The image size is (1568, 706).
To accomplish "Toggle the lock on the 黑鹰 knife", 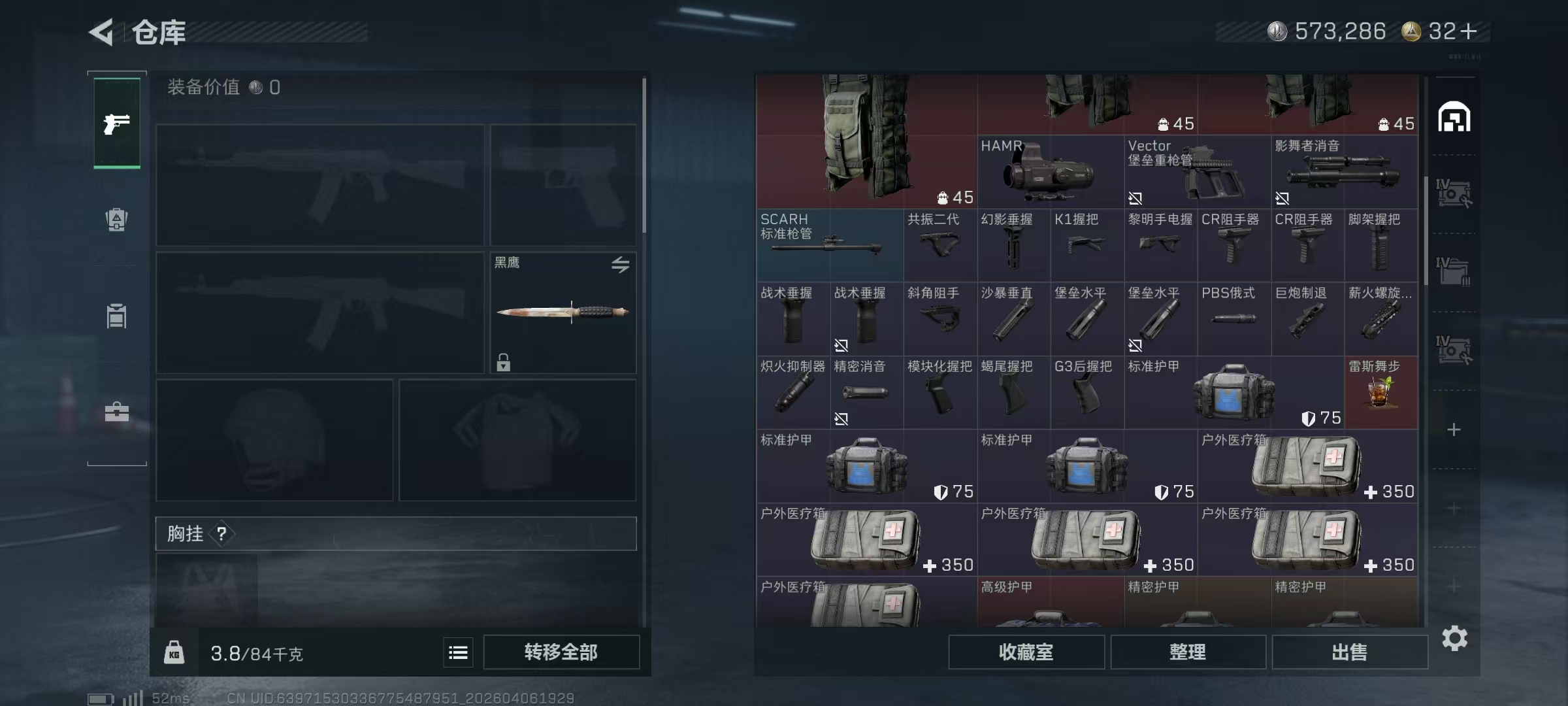I will [x=503, y=362].
